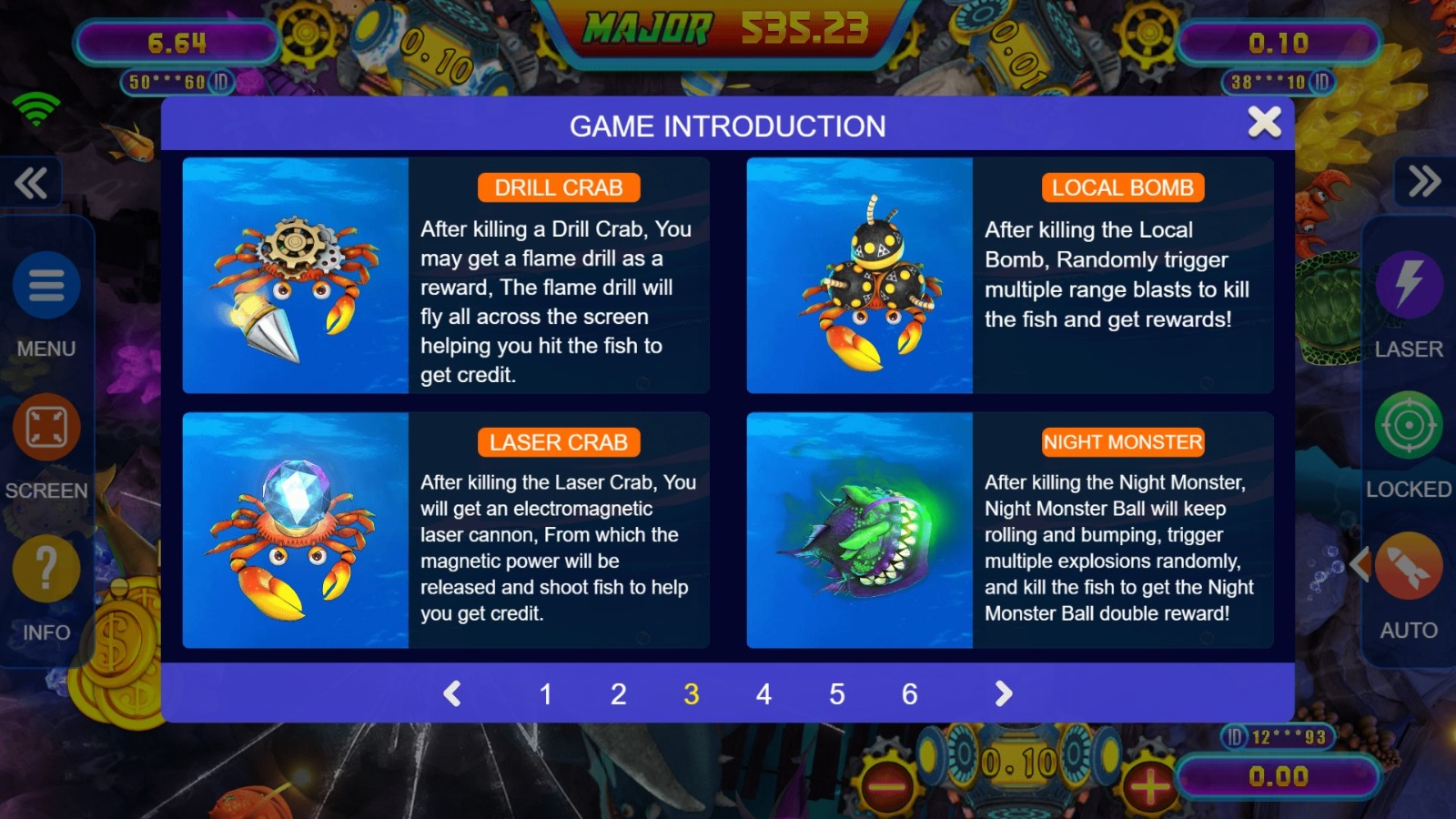This screenshot has width=1456, height=819.
Task: Toggle the Screen fullscreen button
Action: (46, 428)
